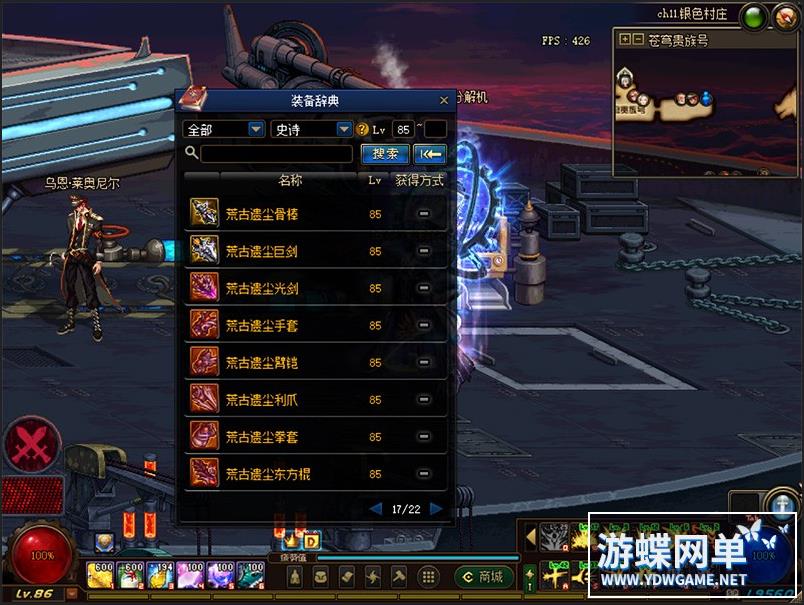Image resolution: width=804 pixels, height=605 pixels.
Task: Click the green orb channel button
Action: [754, 17]
